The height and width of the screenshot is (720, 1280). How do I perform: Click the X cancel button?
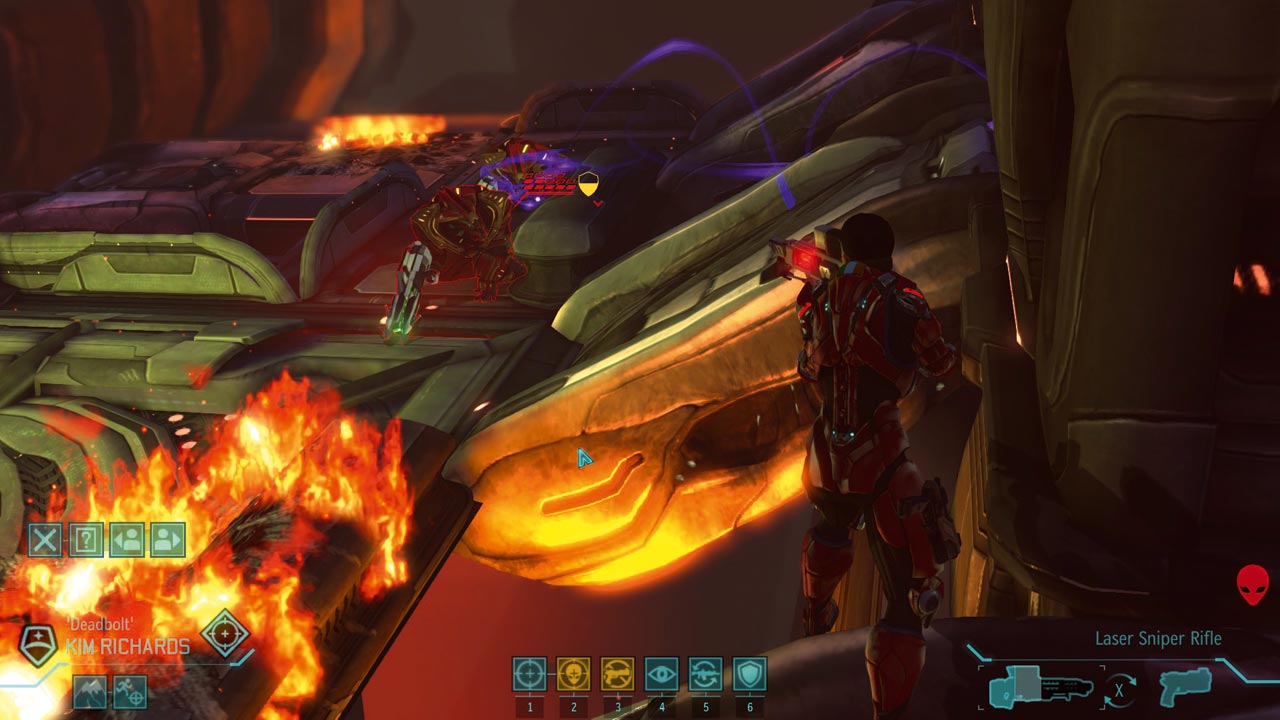(x=45, y=540)
